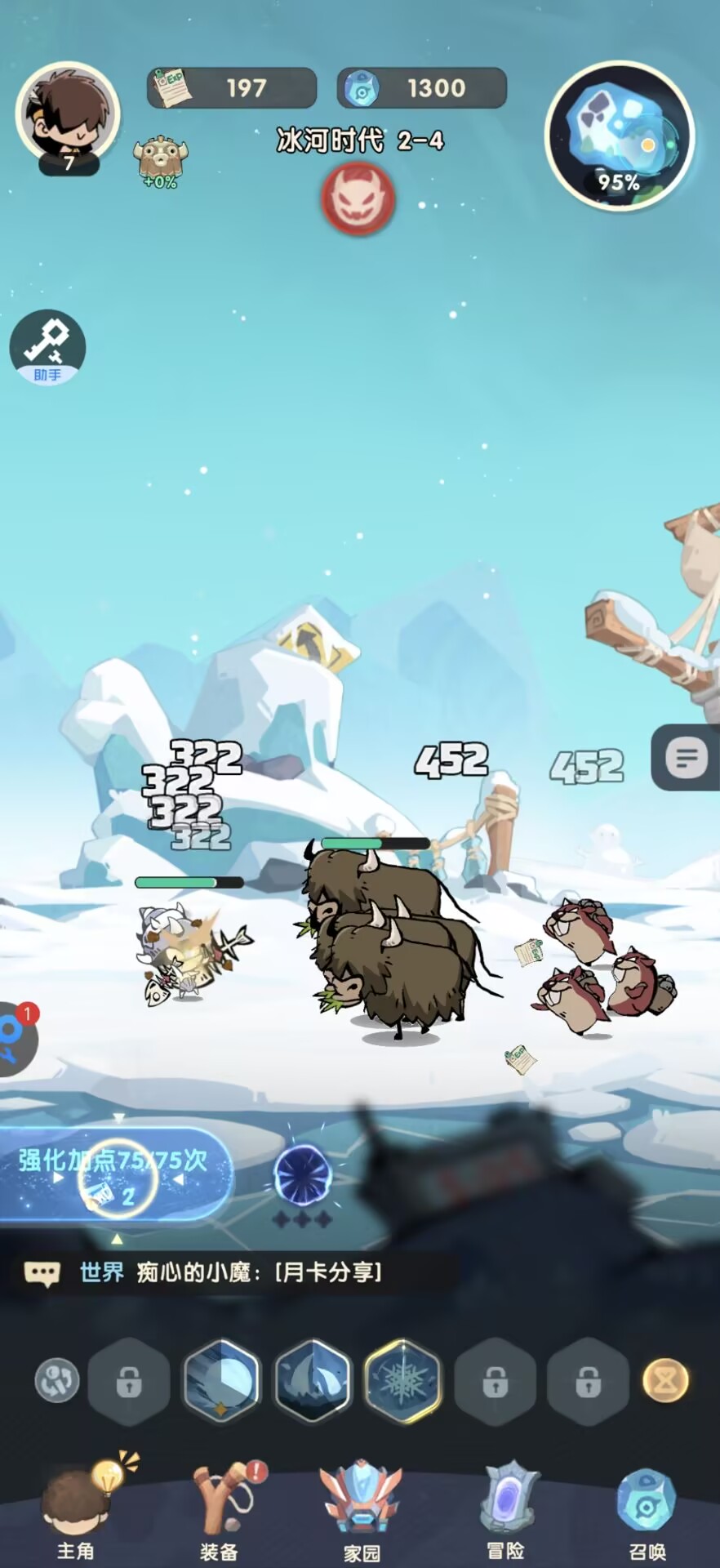Image resolution: width=720 pixels, height=1568 pixels.
Task: Toggle the golden hourglass speed button
Action: point(665,1381)
